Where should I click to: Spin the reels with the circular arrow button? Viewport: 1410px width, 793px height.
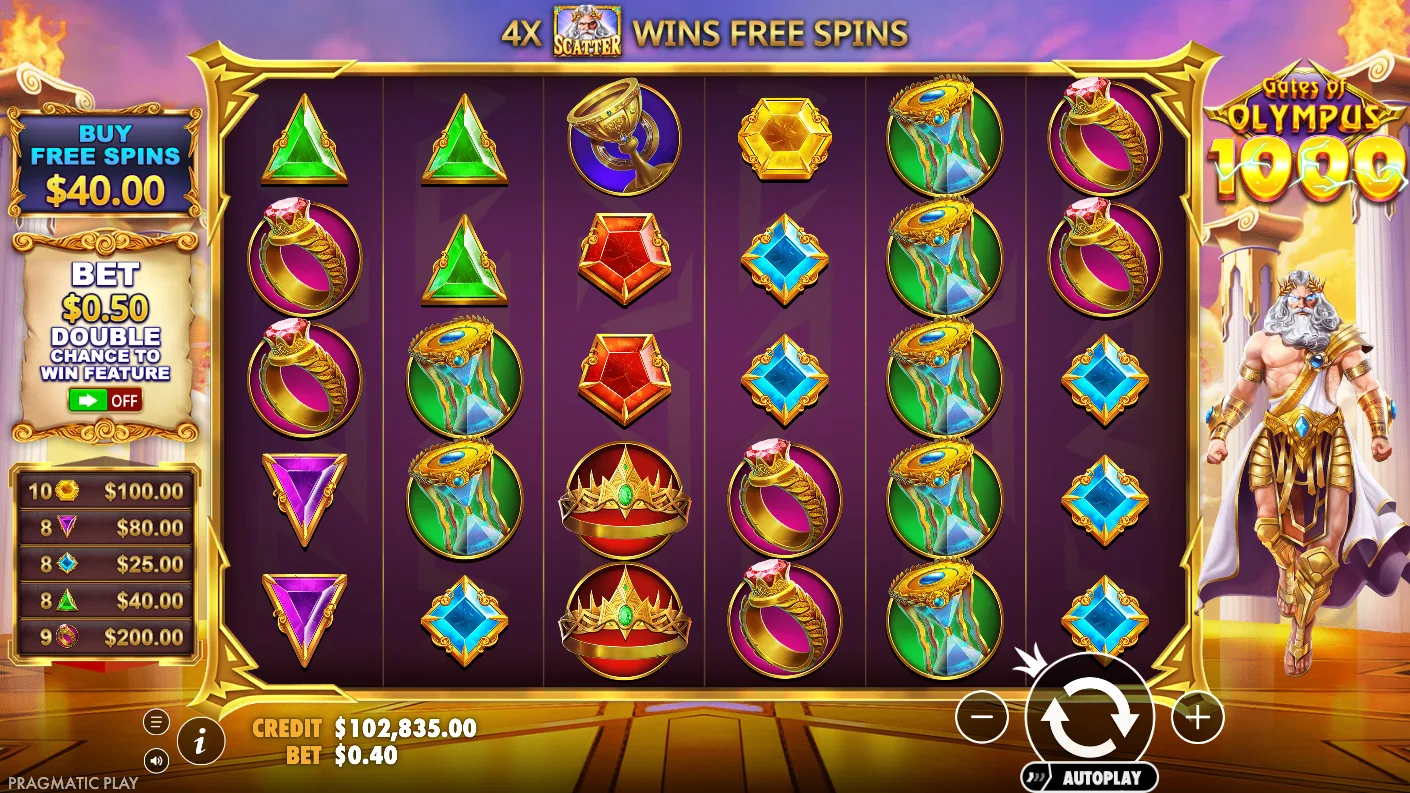click(1089, 716)
